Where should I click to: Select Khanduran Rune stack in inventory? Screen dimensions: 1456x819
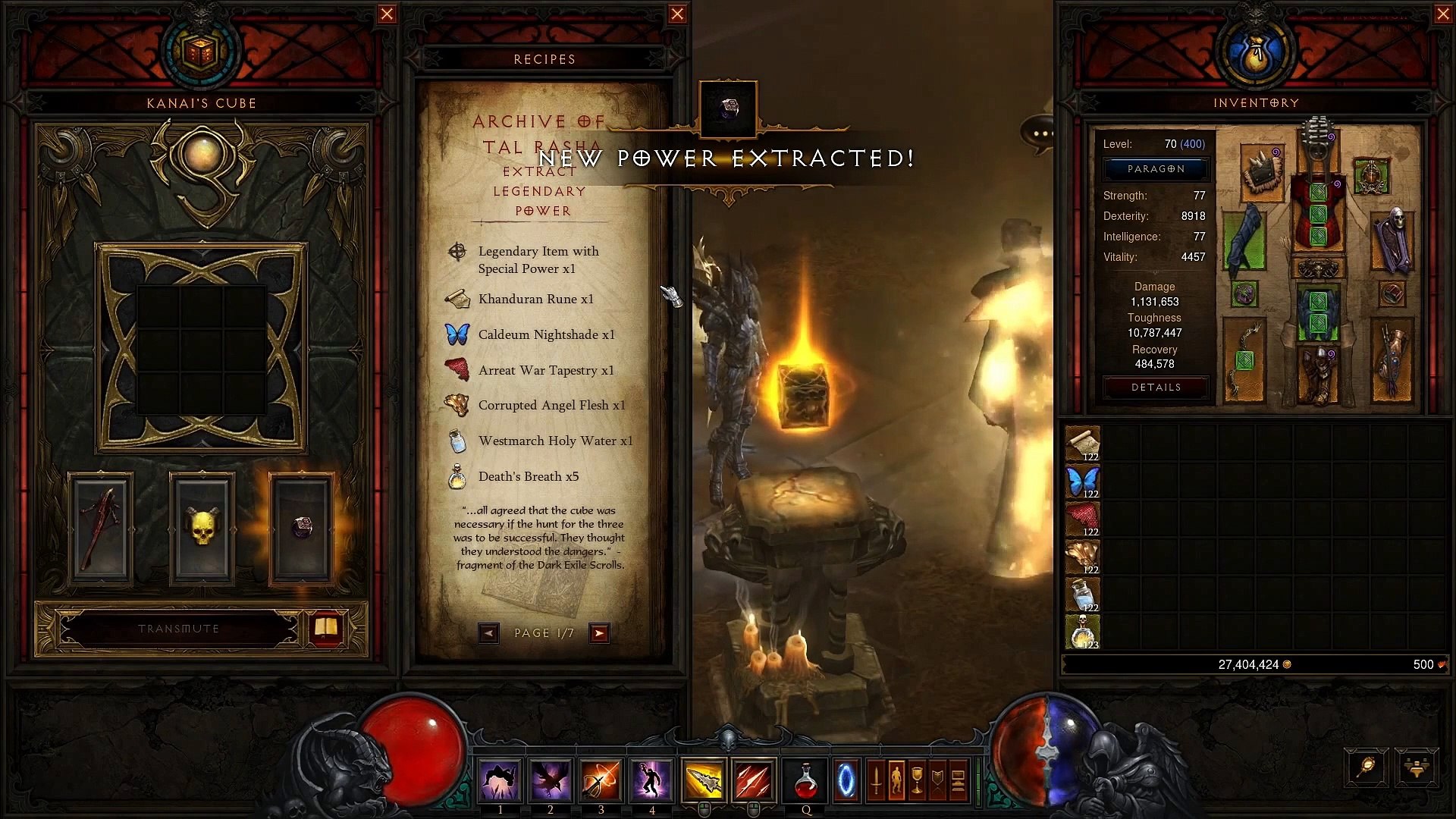tap(1082, 444)
